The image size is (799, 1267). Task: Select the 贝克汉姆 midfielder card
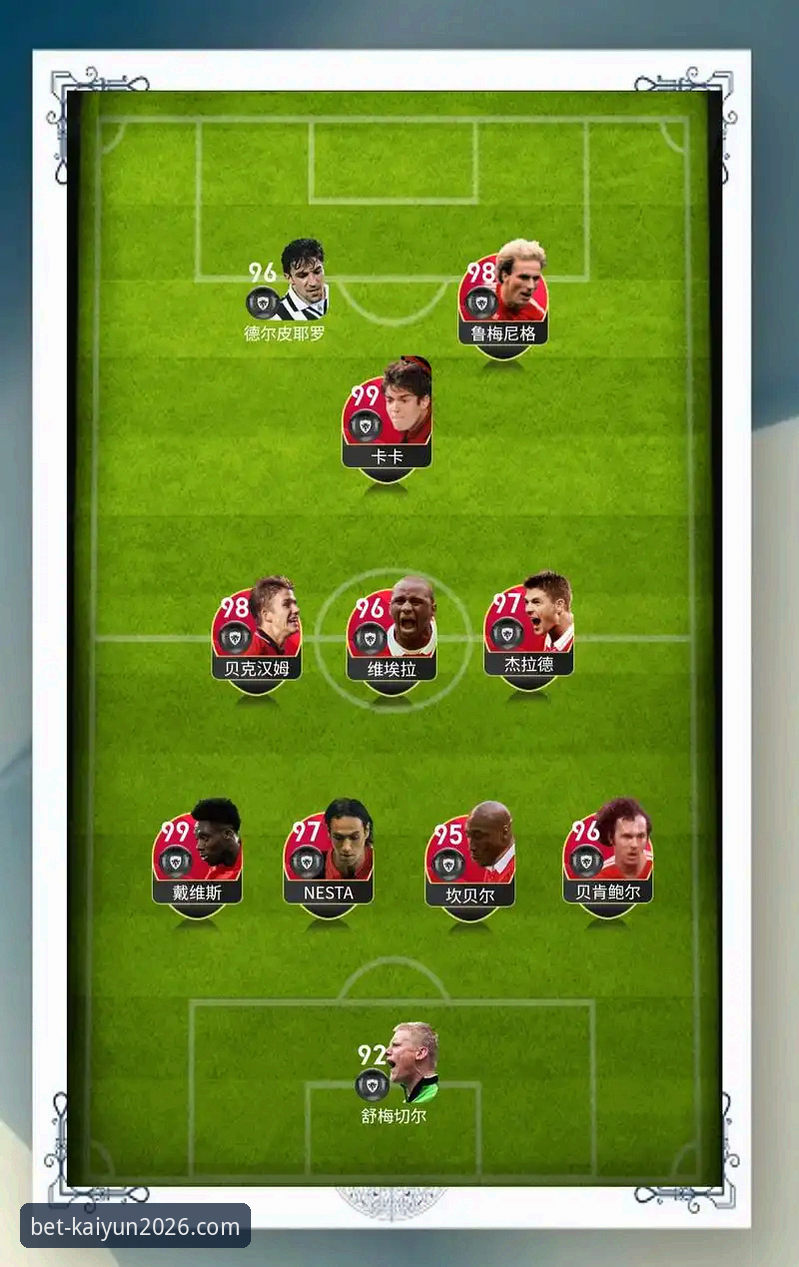pyautogui.click(x=257, y=632)
